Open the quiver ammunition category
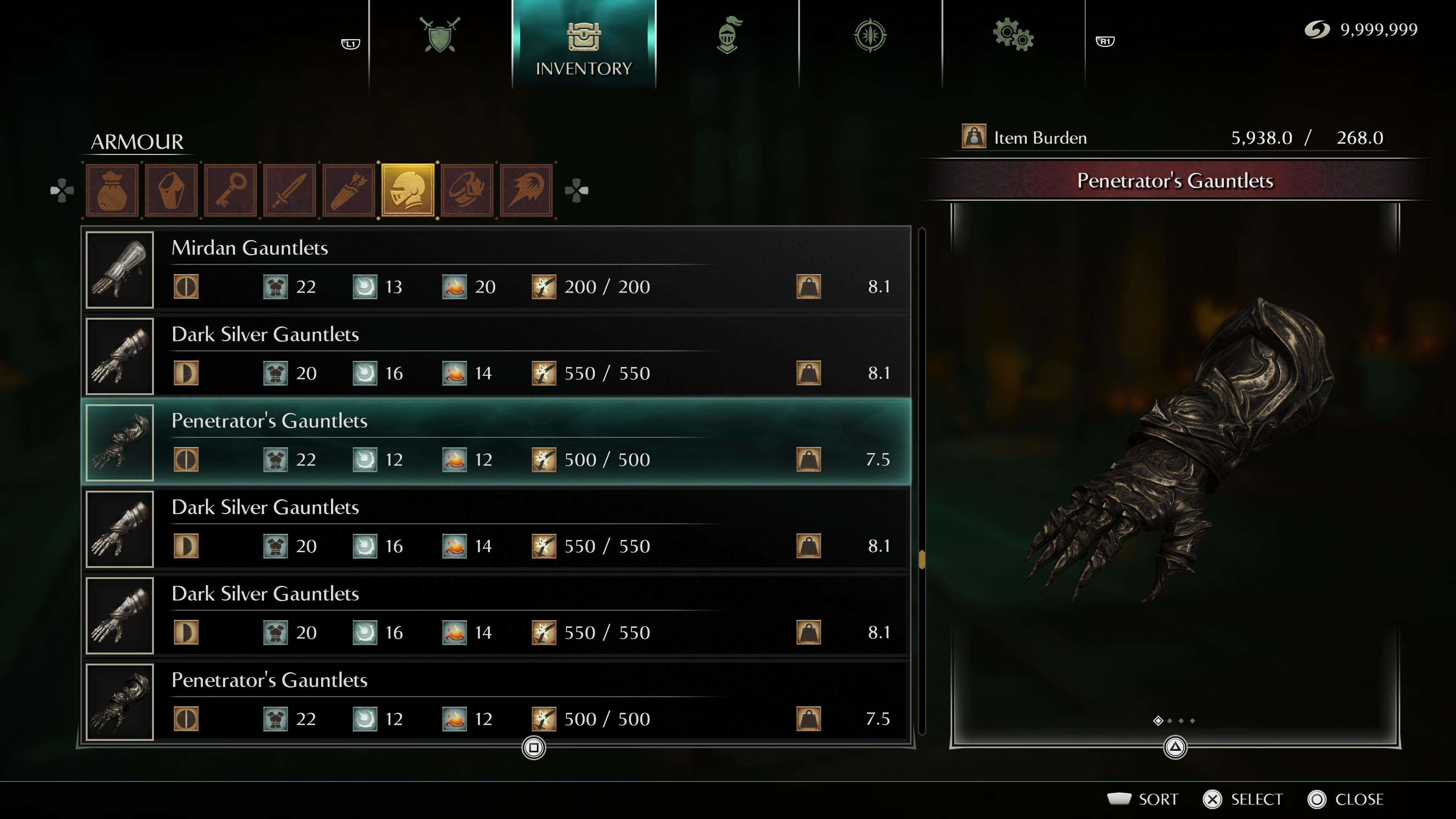Screen dimensions: 1456x819 coord(349,190)
